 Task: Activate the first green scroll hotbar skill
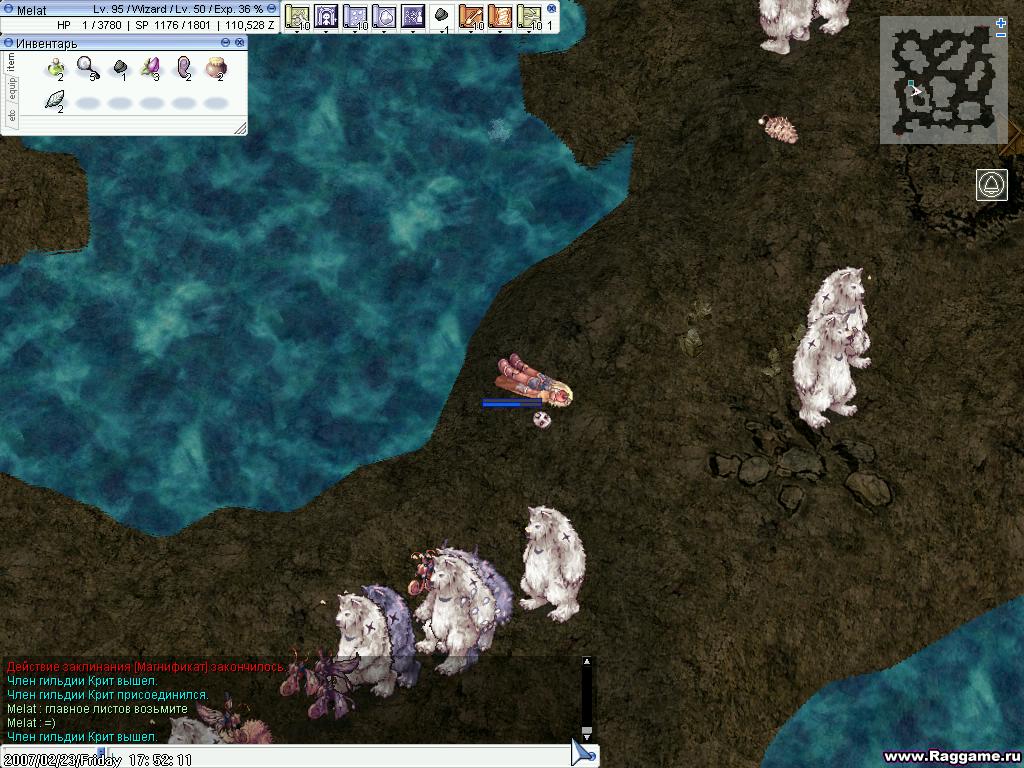[x=297, y=17]
